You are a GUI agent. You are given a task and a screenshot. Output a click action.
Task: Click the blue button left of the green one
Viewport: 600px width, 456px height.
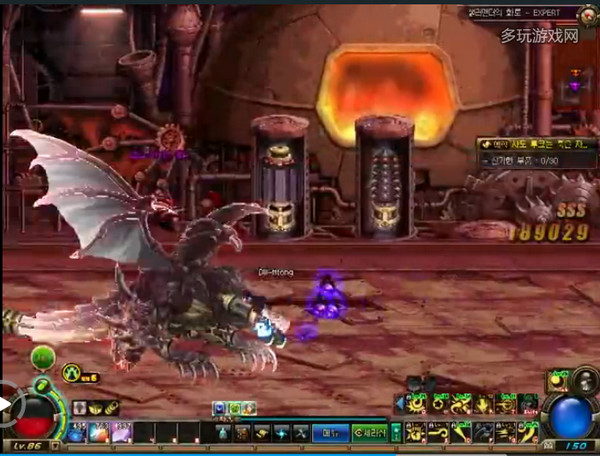(x=328, y=432)
